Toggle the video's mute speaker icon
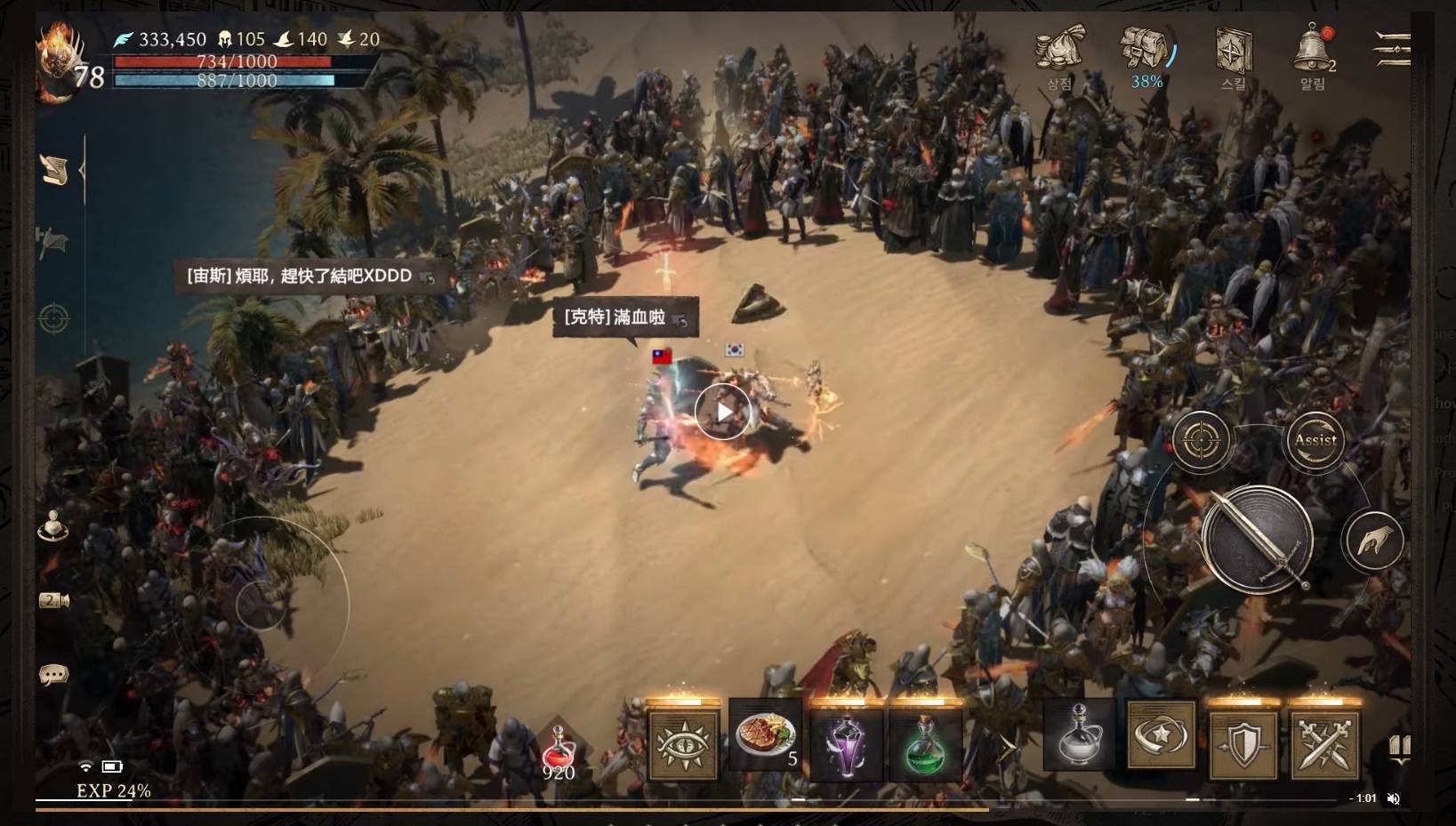The image size is (1456, 826). (x=1394, y=798)
